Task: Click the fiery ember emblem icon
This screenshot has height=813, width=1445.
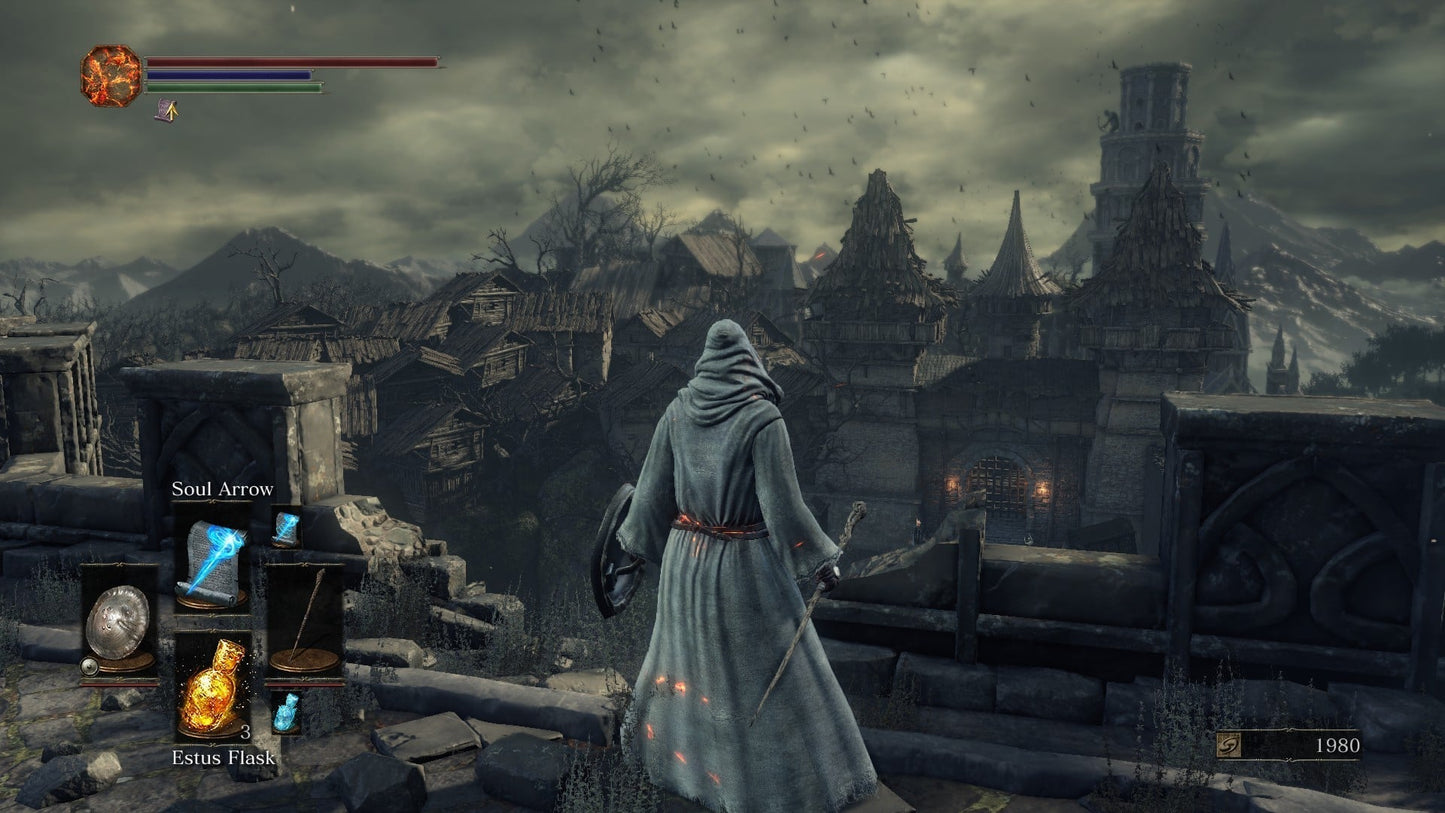Action: tap(111, 76)
